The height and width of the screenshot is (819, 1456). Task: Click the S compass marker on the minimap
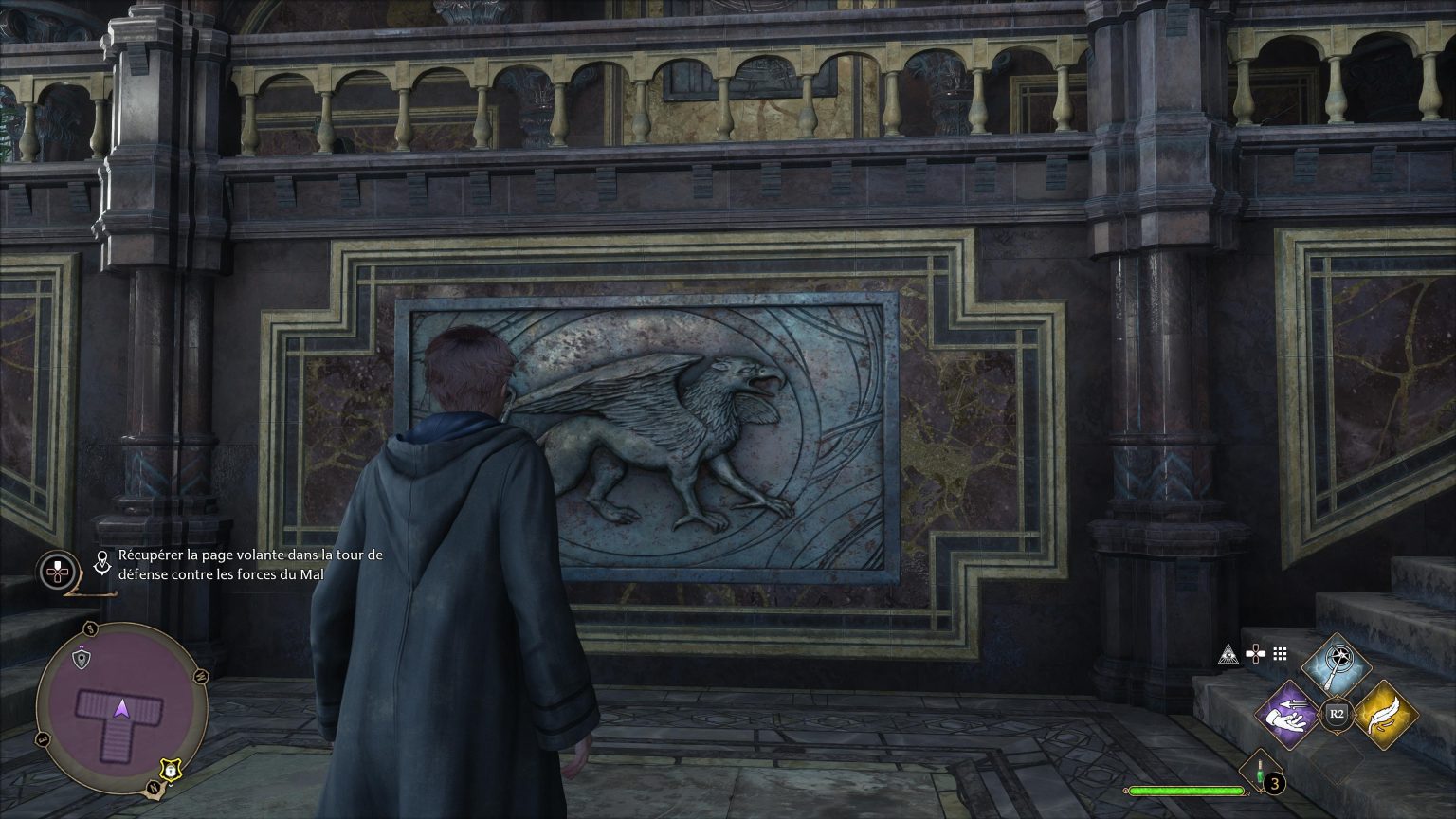point(90,628)
